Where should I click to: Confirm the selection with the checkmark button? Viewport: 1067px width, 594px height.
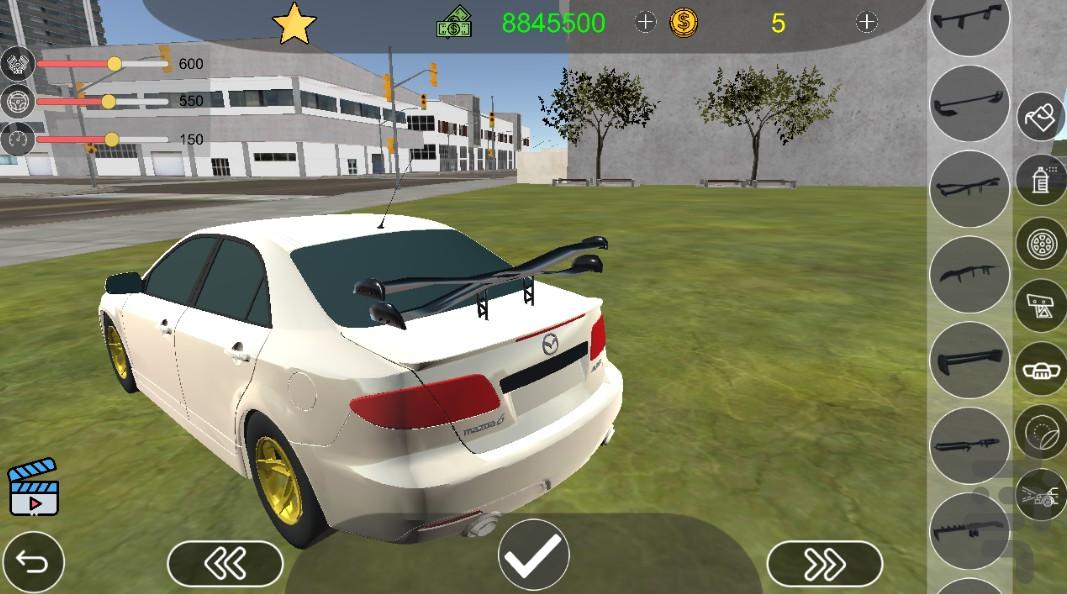(x=534, y=556)
